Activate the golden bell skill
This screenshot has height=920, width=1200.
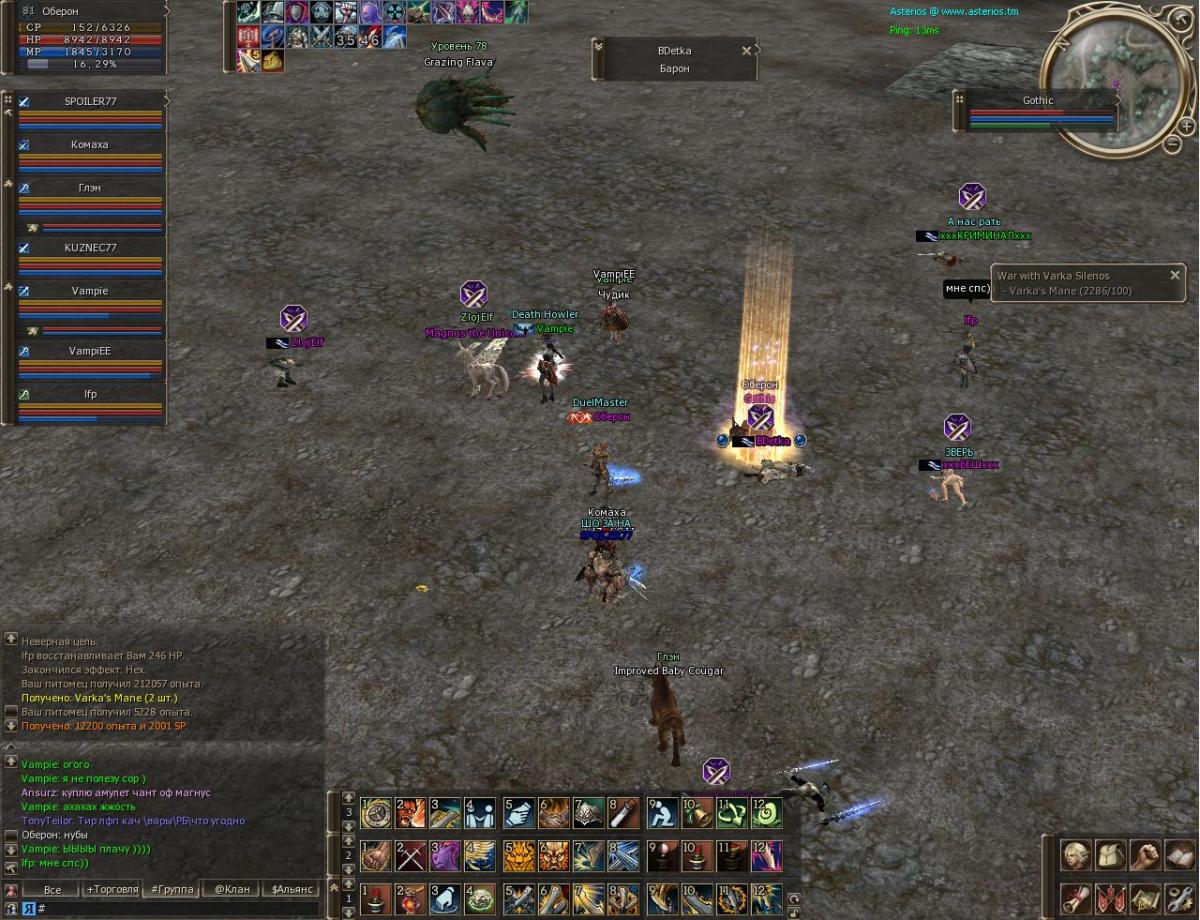pyautogui.click(x=697, y=814)
